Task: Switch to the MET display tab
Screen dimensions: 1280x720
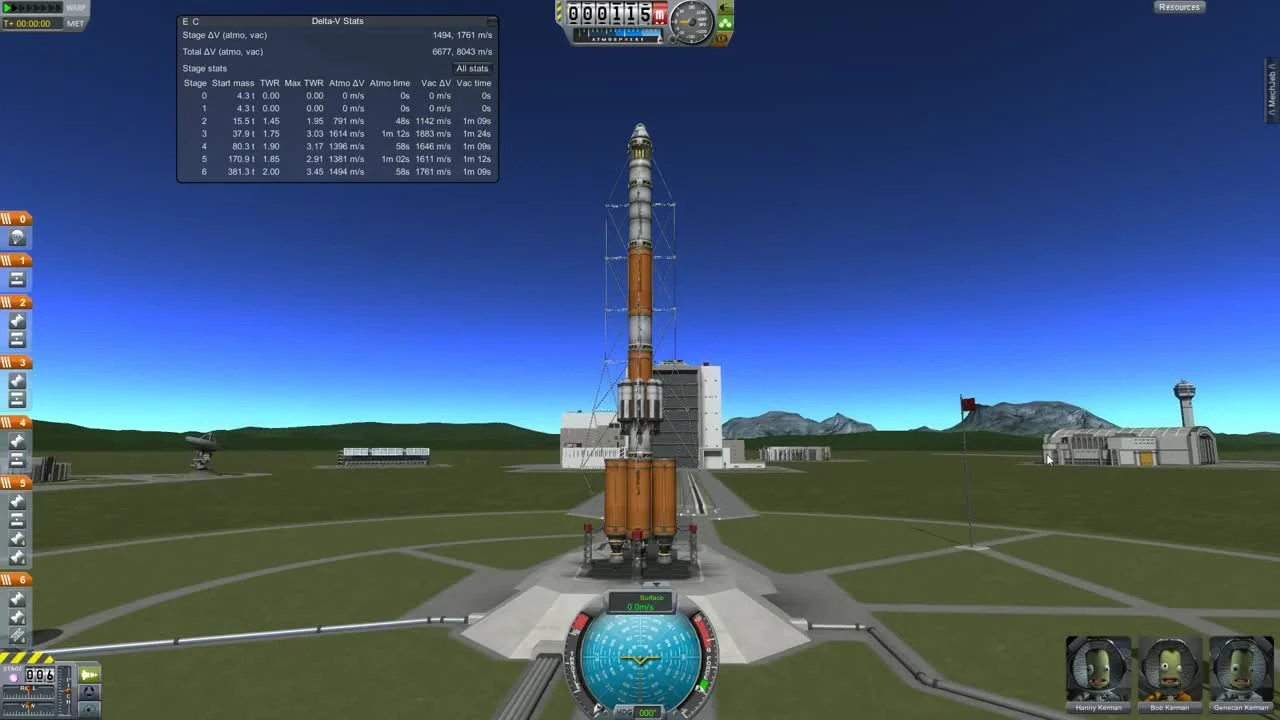Action: click(x=75, y=22)
